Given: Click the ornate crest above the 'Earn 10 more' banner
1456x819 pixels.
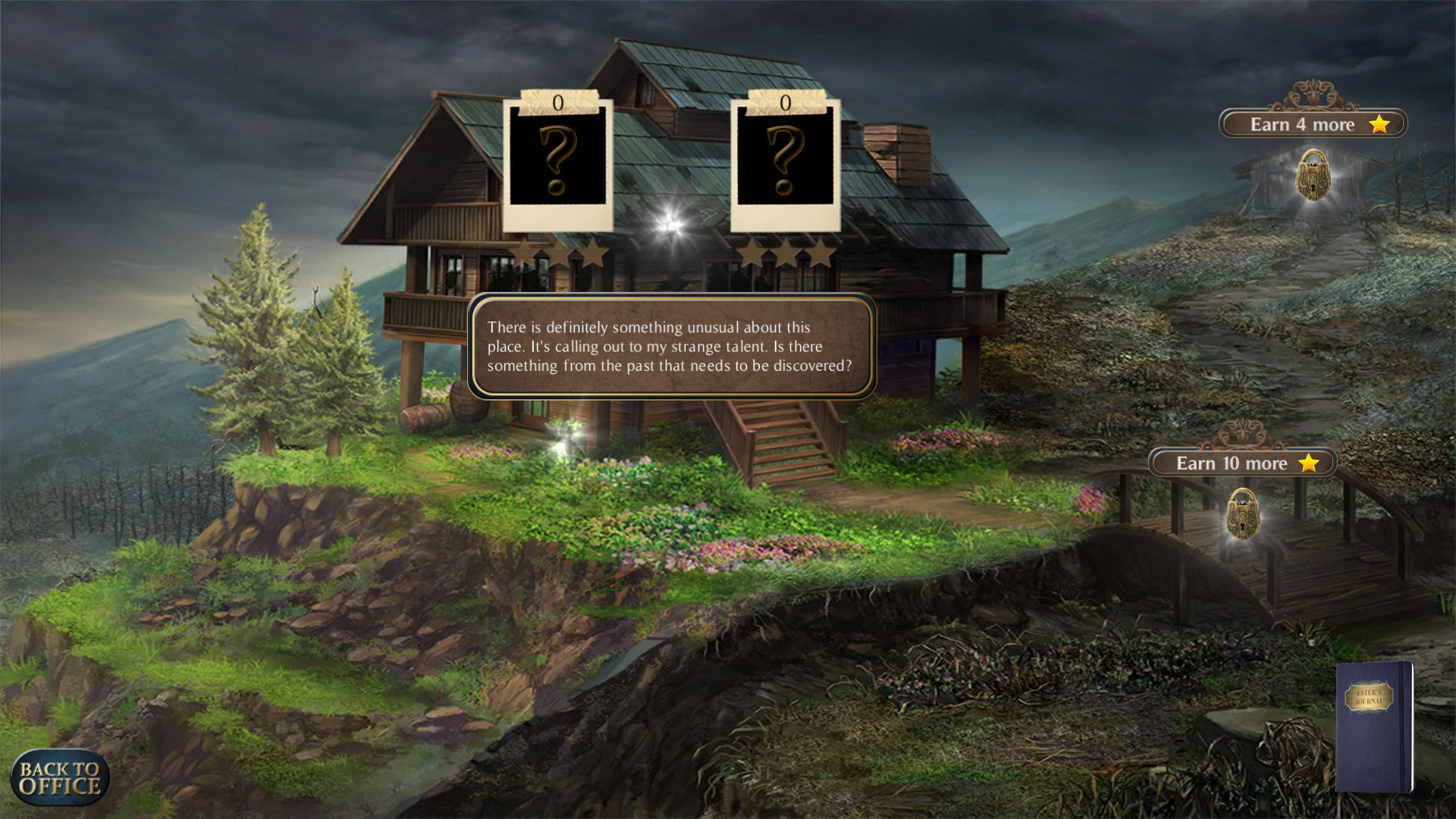Looking at the screenshot, I should pos(1244,436).
